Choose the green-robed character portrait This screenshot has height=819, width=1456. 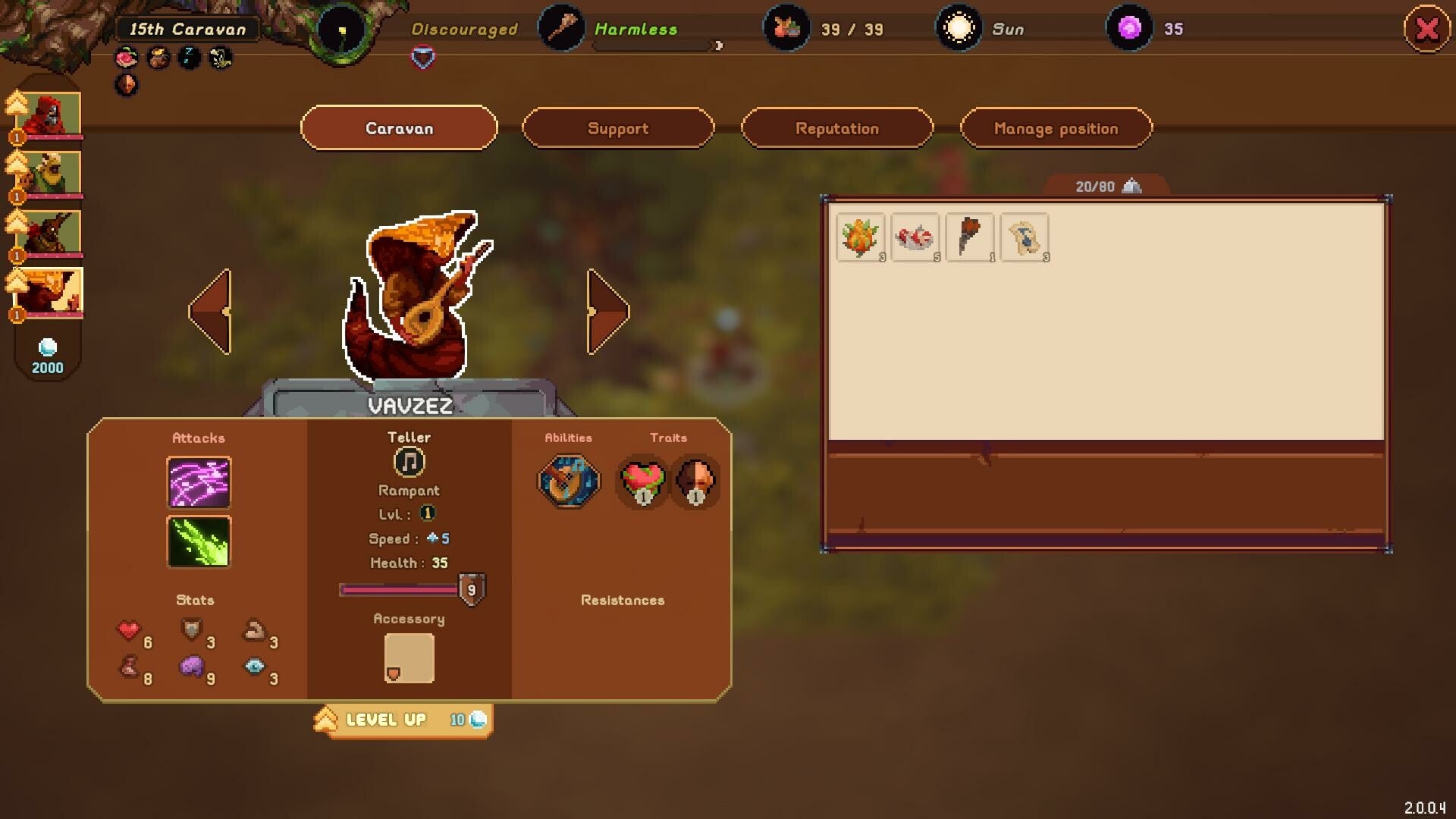point(50,173)
